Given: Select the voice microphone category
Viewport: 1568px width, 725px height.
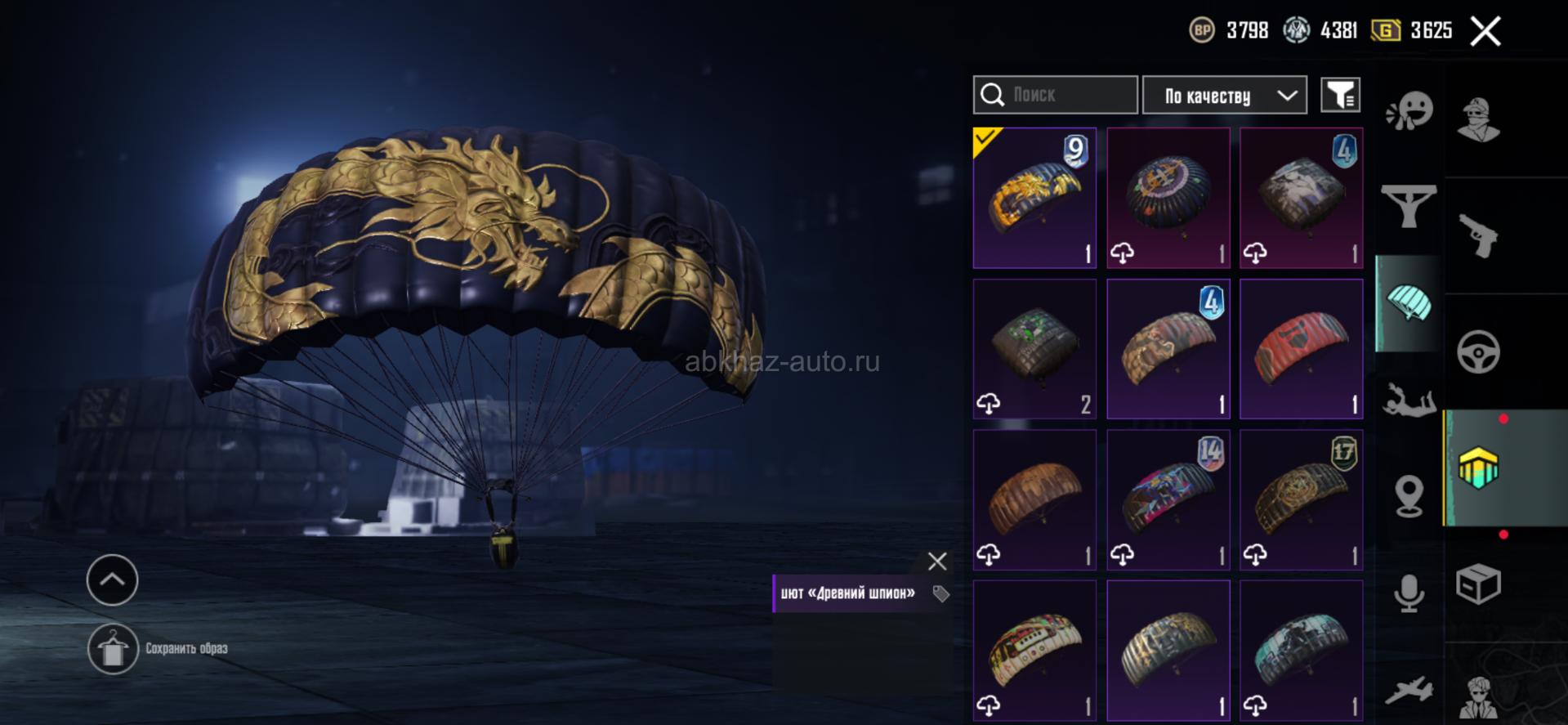Looking at the screenshot, I should pos(1409,593).
